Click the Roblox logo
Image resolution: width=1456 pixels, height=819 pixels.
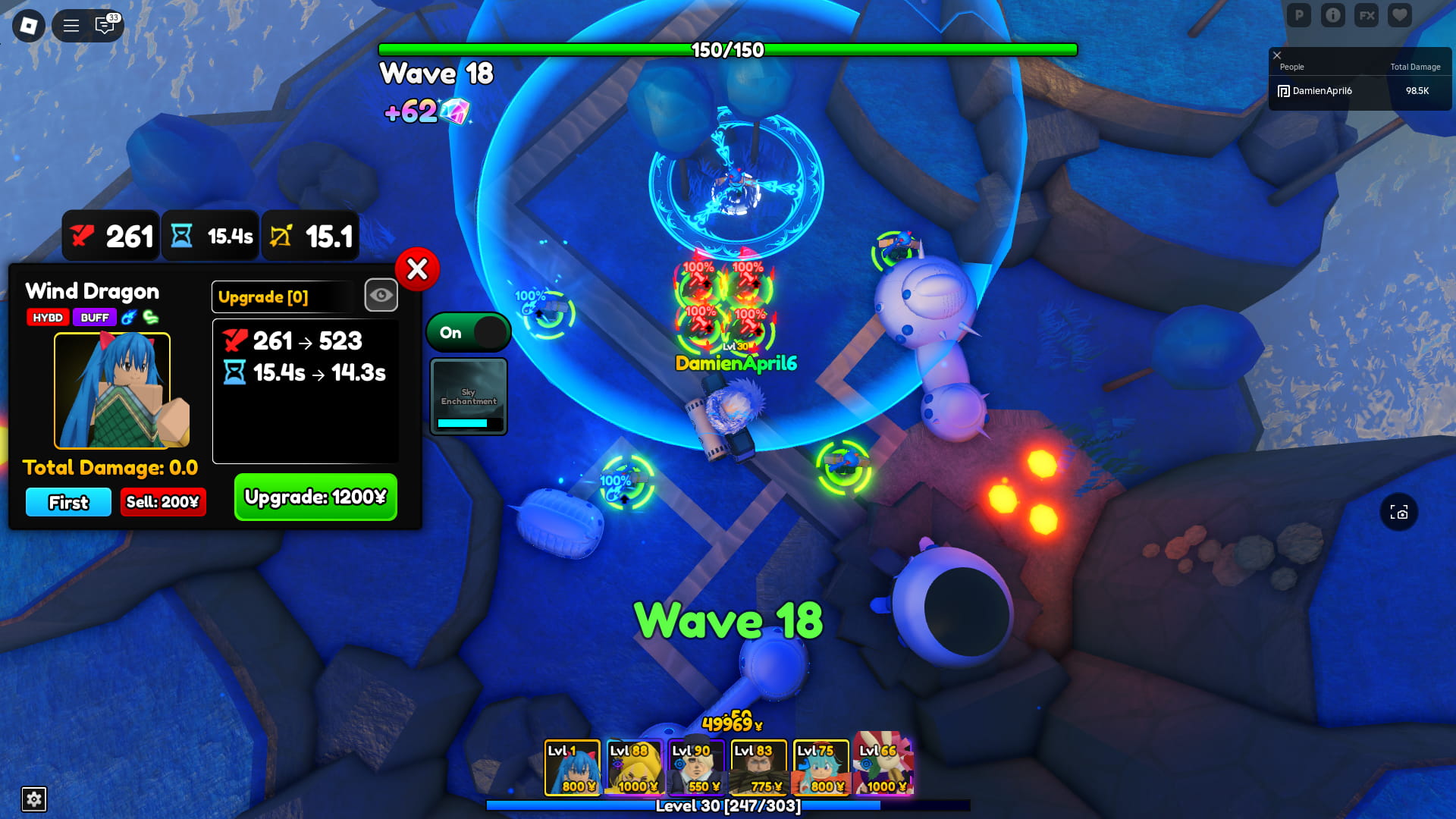[x=28, y=25]
